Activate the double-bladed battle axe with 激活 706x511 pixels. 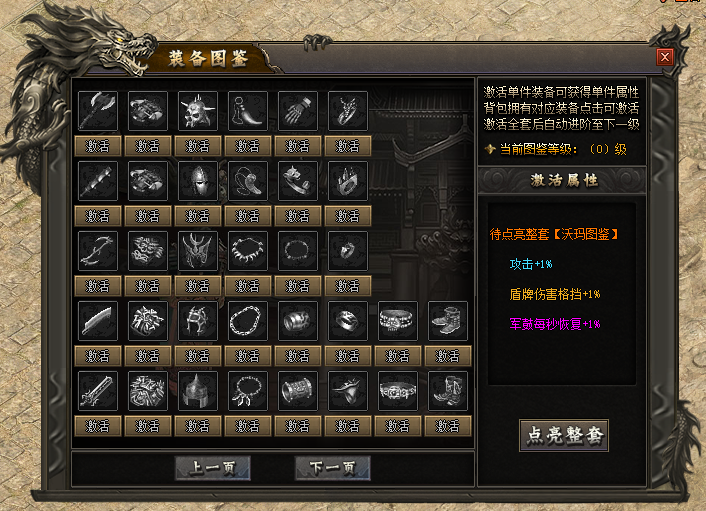(98, 146)
